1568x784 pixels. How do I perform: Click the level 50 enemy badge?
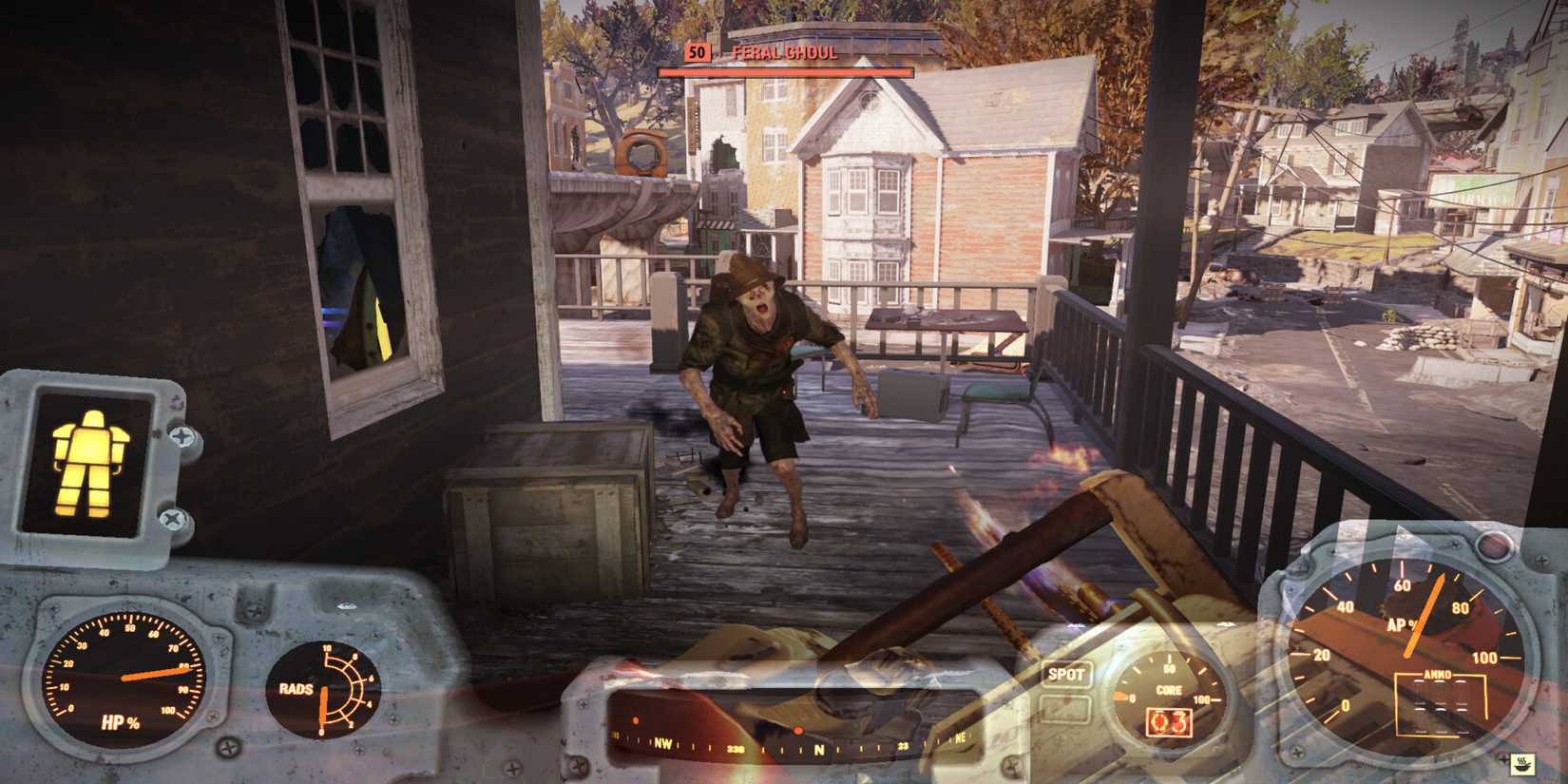click(x=697, y=53)
